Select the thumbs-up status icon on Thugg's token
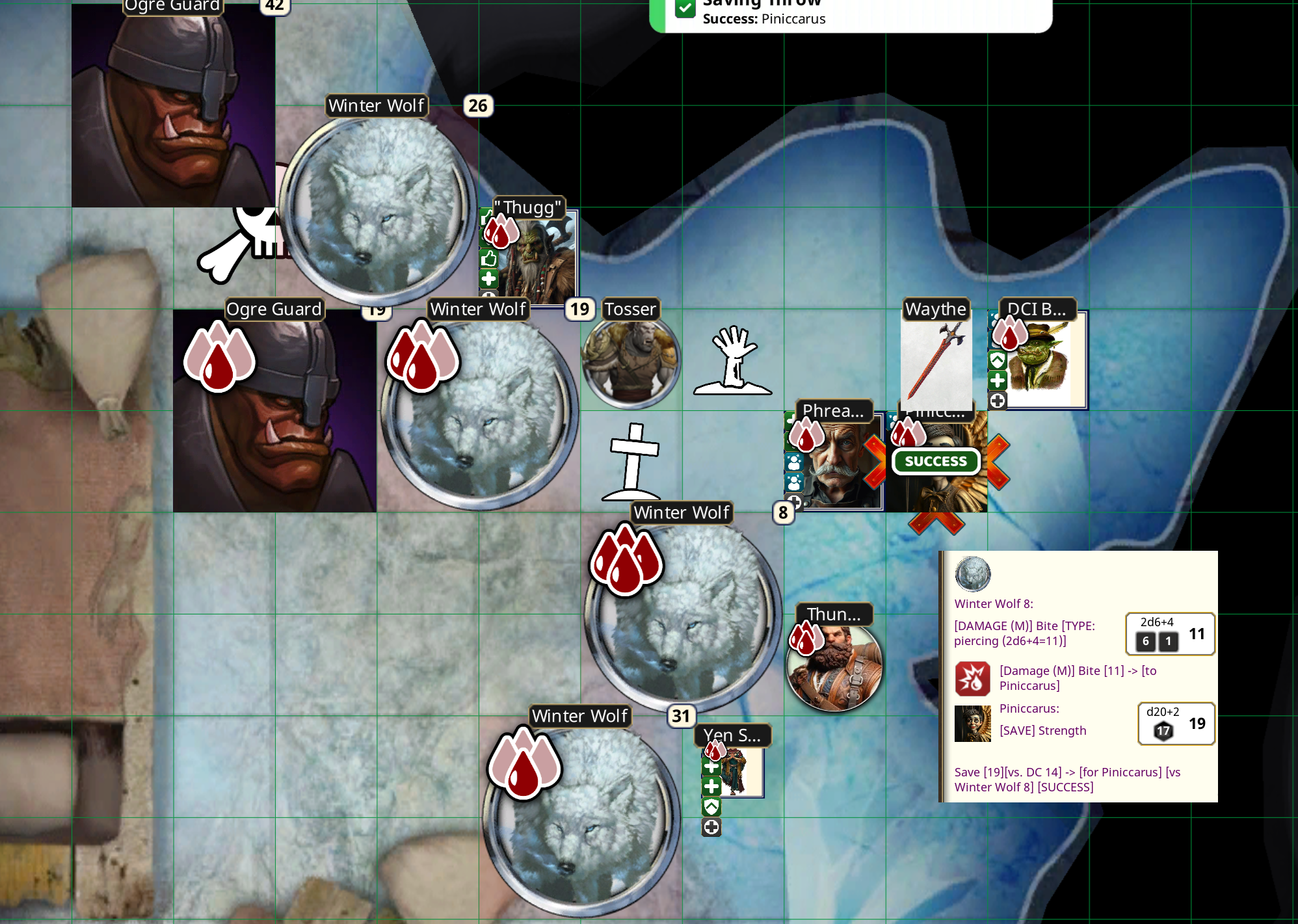Screen dimensions: 1298x924 [489, 259]
